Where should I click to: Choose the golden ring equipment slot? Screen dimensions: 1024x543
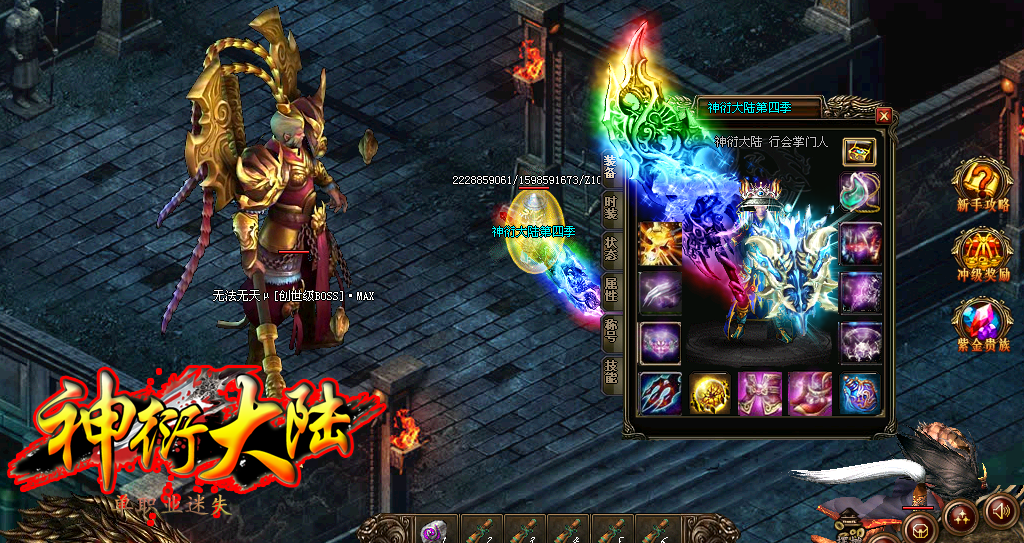pyautogui.click(x=710, y=393)
